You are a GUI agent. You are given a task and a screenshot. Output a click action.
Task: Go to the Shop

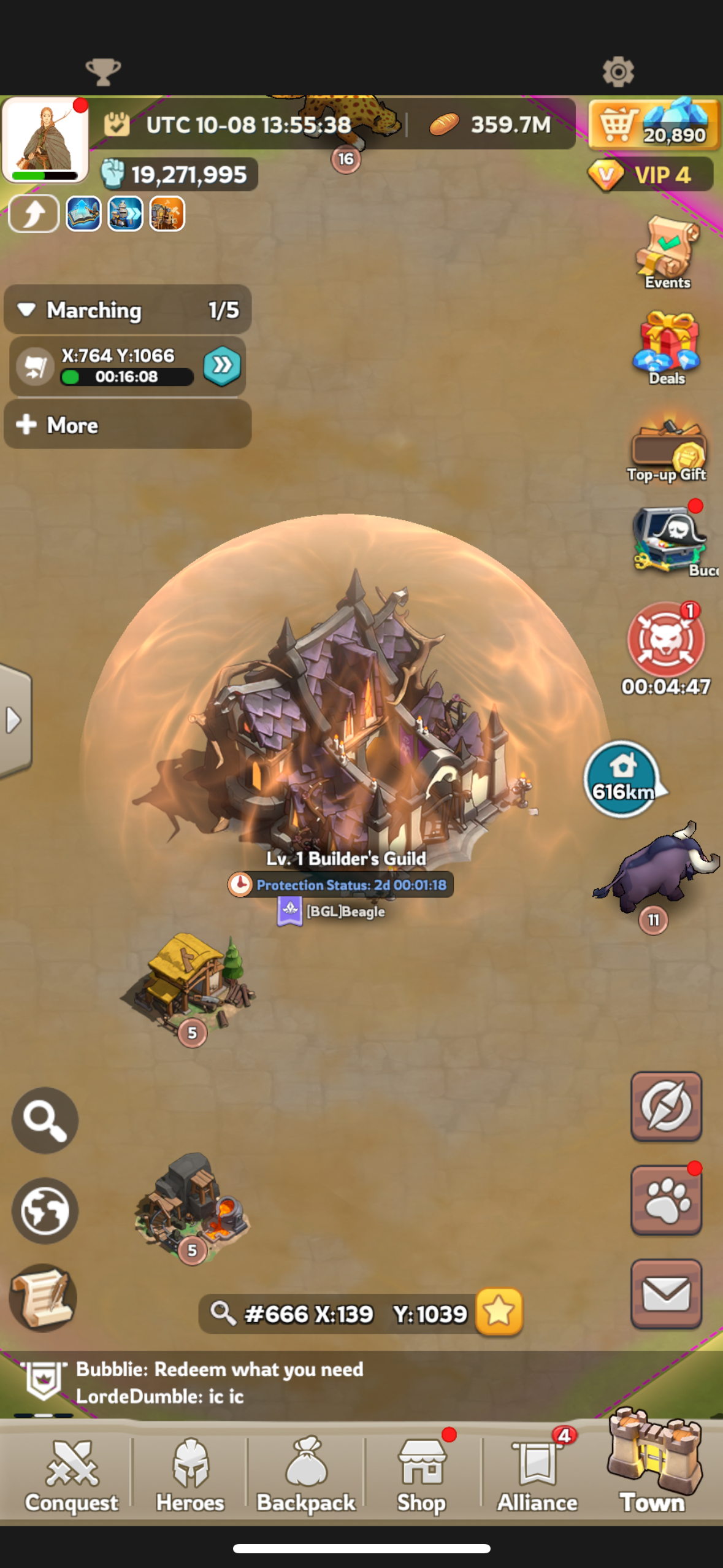[421, 1475]
